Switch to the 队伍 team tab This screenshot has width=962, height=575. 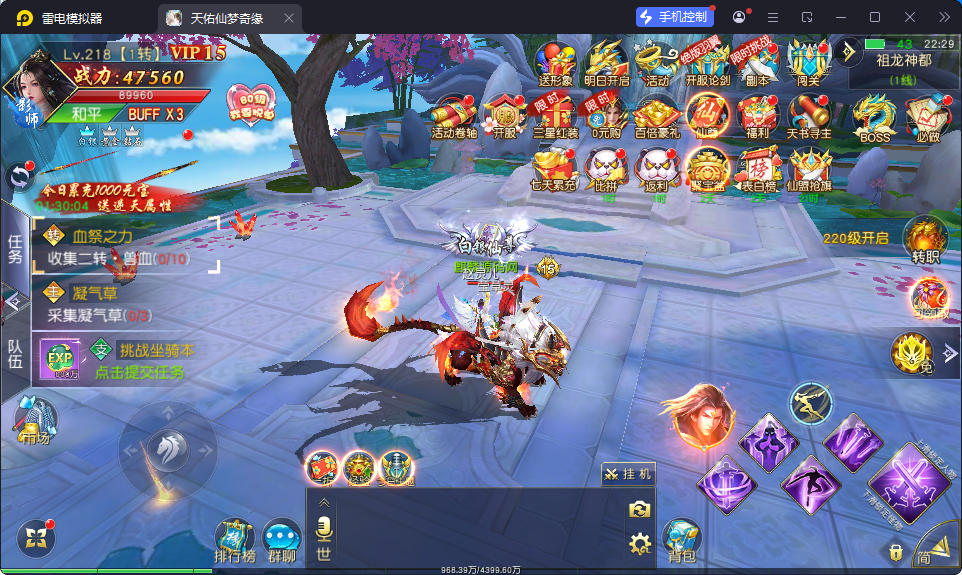[15, 355]
